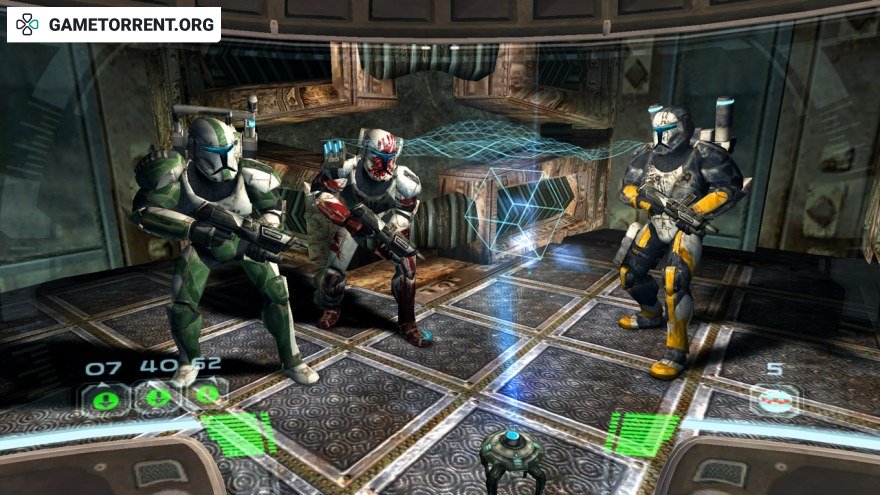Select squad member 62 status icon
This screenshot has width=880, height=495.
207,393
